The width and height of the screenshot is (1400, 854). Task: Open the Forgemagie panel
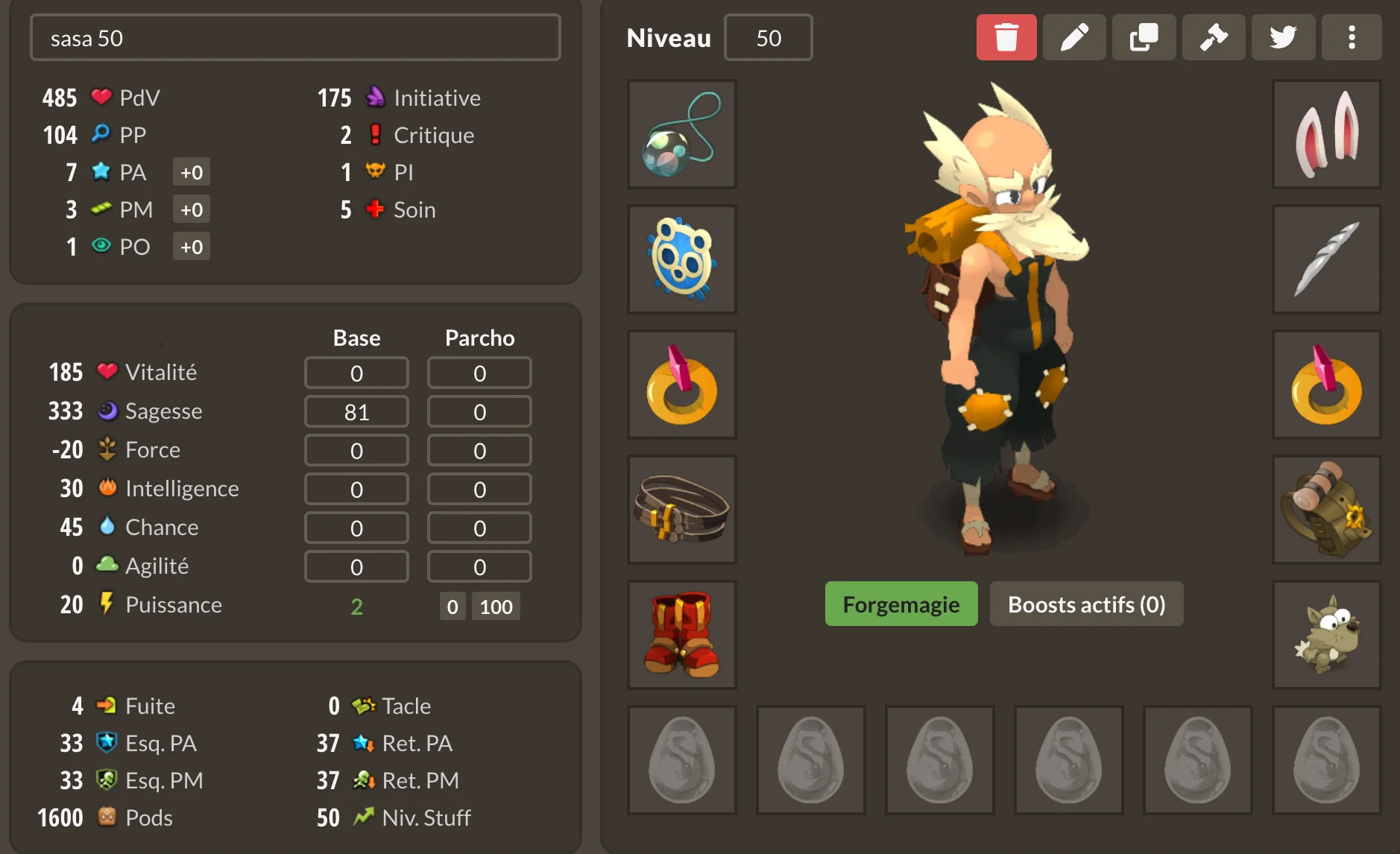(x=901, y=604)
